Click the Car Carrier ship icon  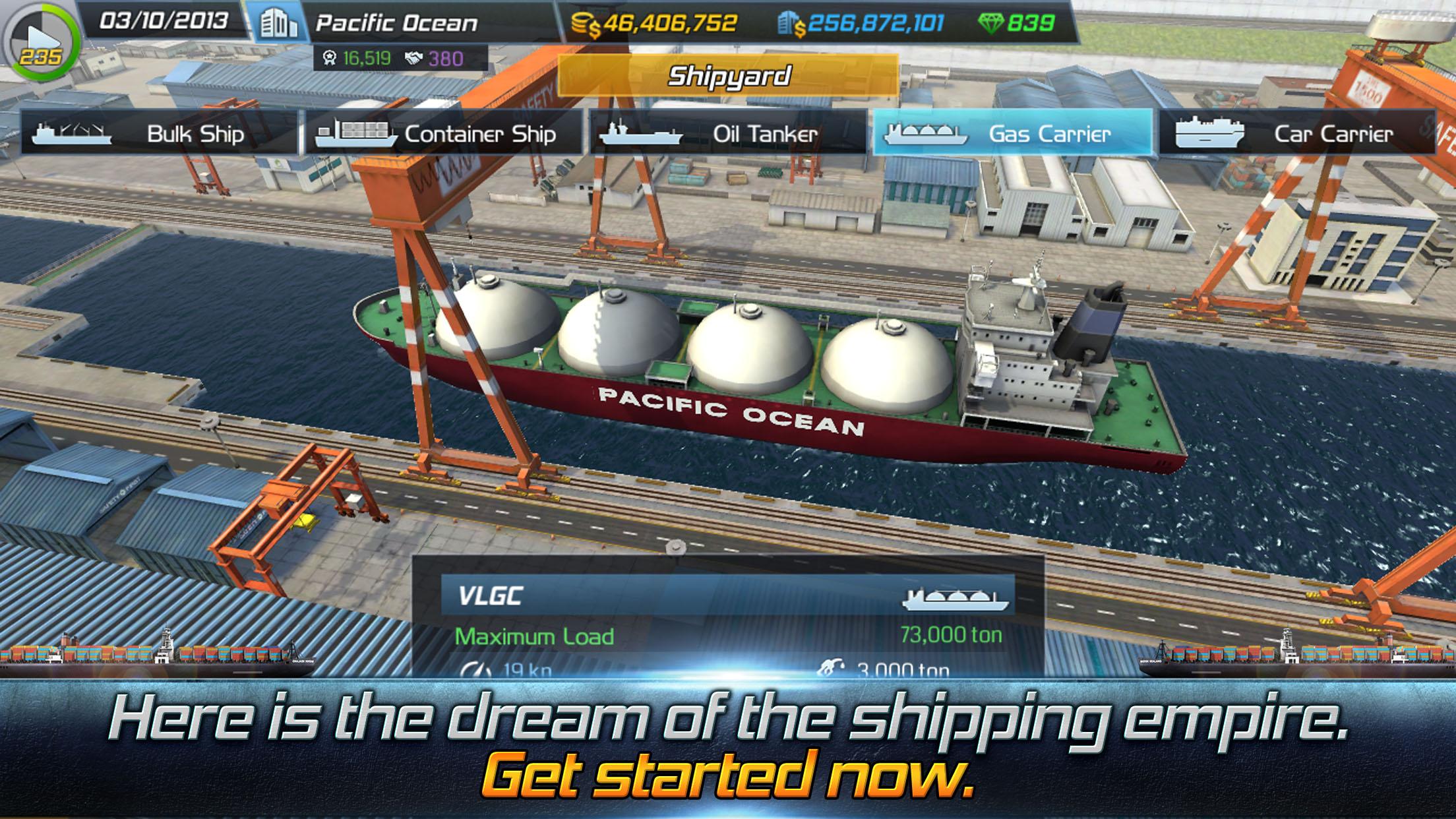point(1212,134)
